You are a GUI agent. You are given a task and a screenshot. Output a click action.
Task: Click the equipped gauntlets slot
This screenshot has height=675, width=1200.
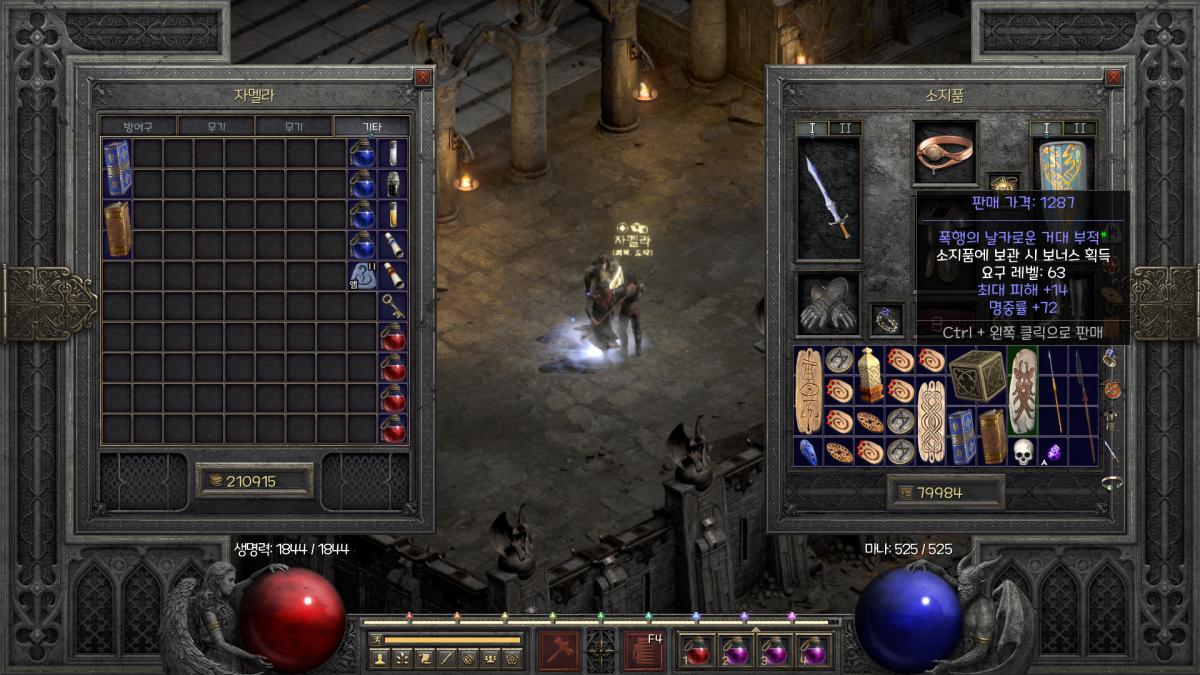pos(828,303)
